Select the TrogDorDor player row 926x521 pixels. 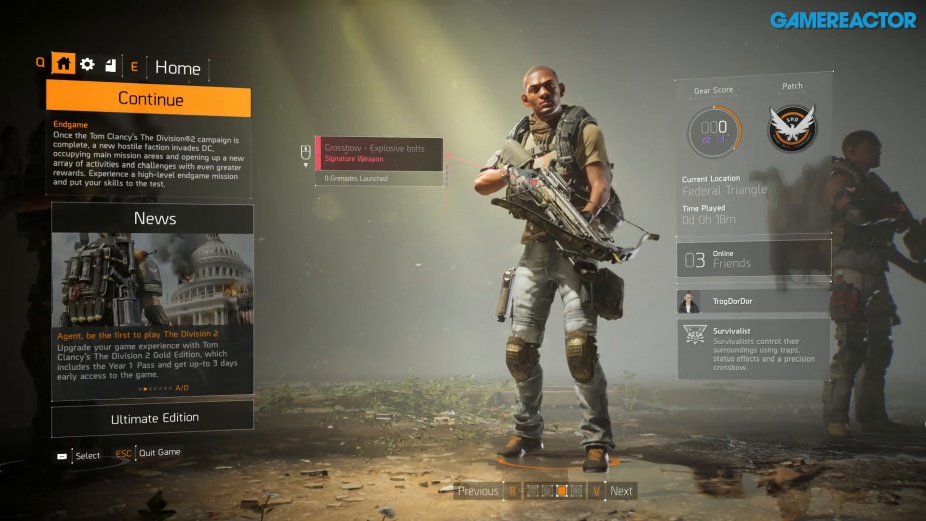754,301
